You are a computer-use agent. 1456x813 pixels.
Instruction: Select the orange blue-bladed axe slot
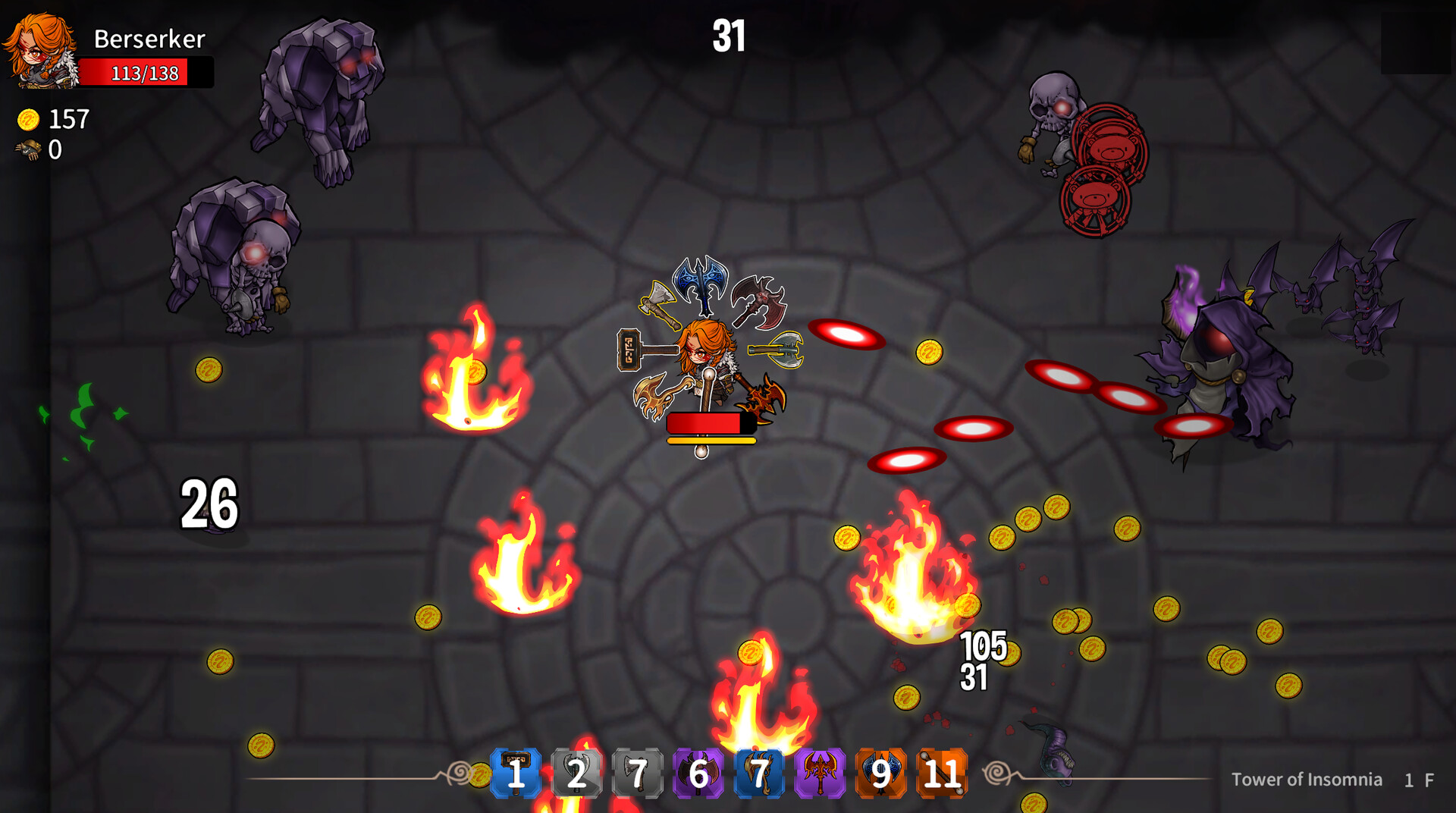[x=880, y=773]
